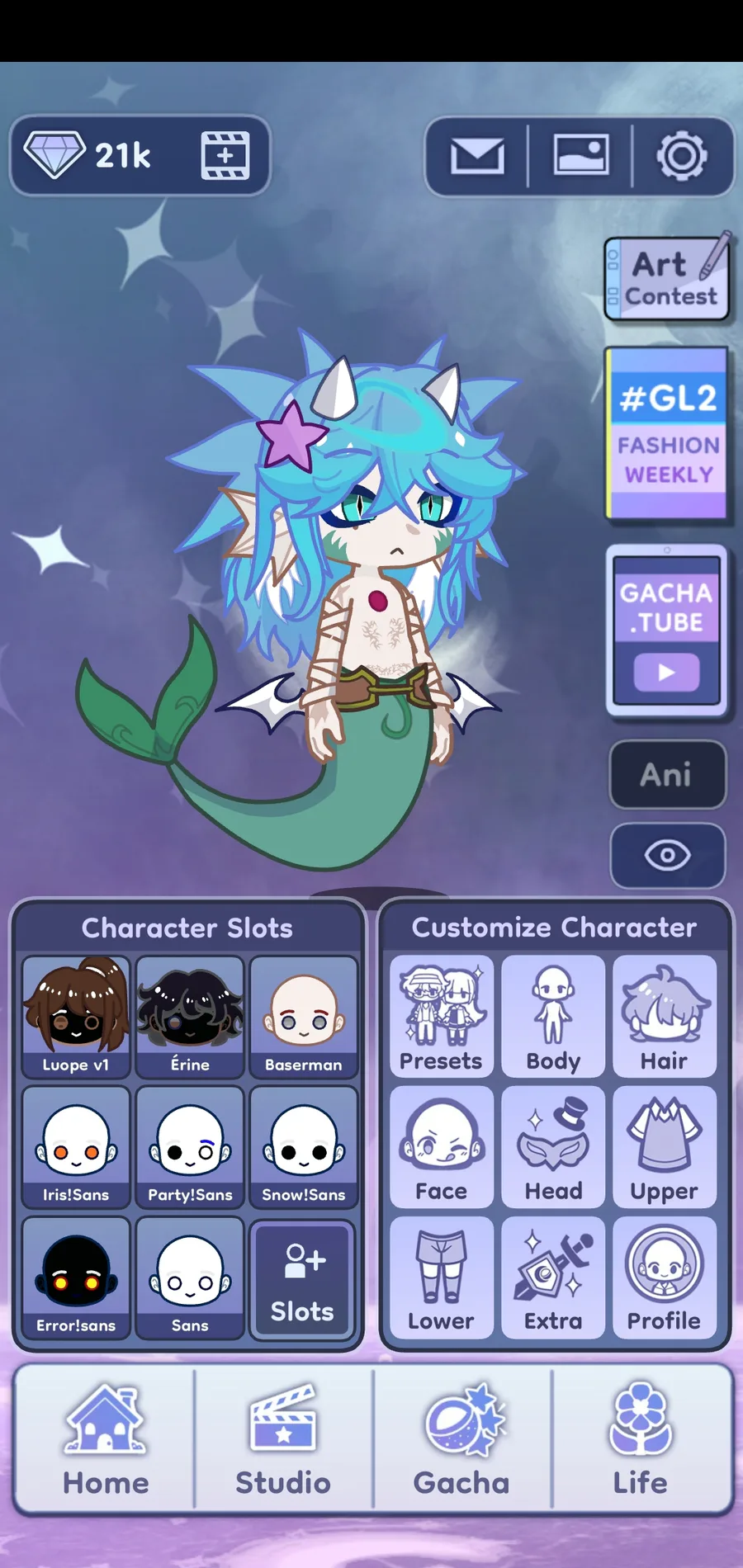Choose the Érine character slot

pos(190,1017)
